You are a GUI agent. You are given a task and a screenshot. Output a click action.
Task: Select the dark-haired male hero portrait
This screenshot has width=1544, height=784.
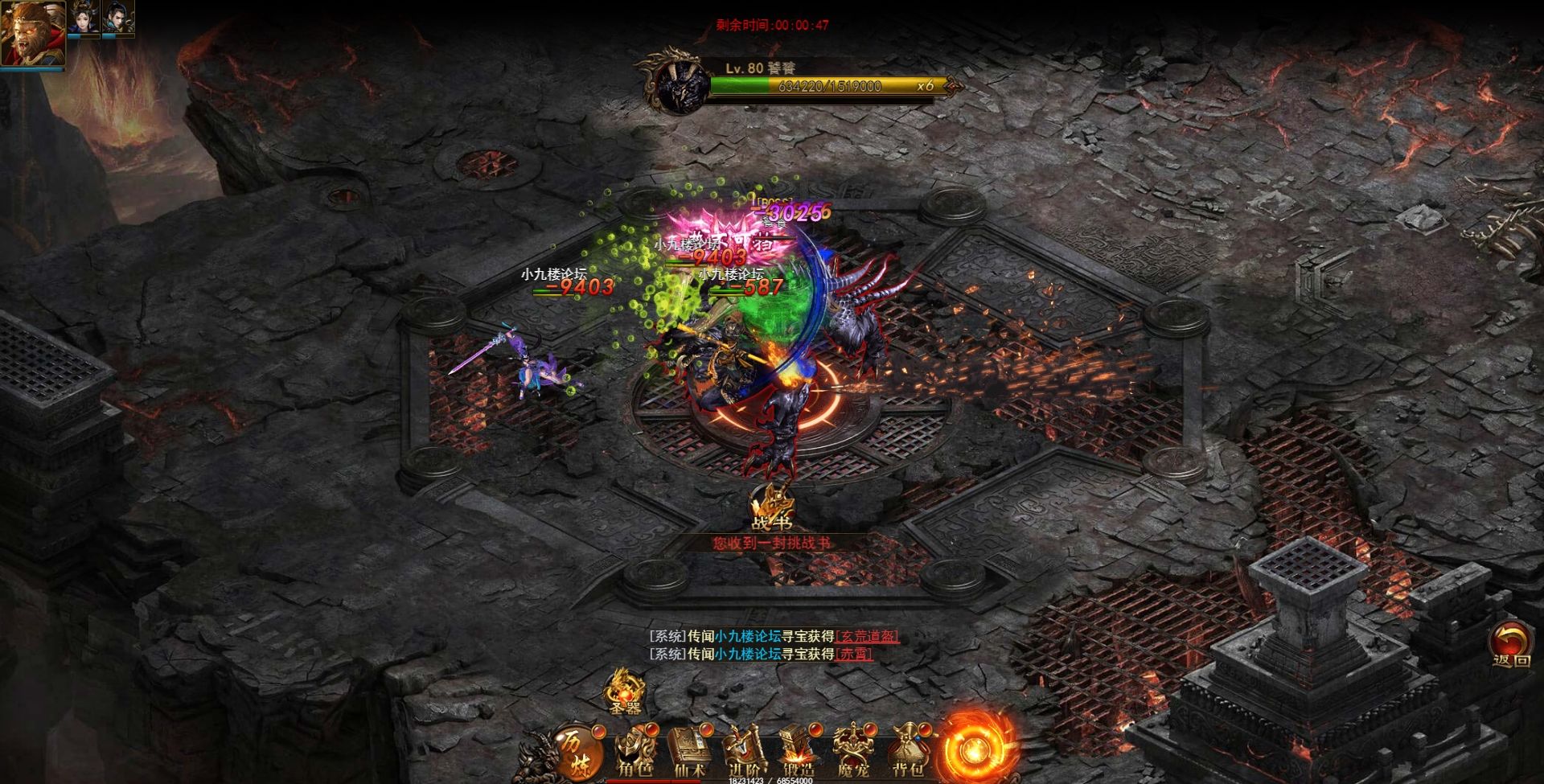click(118, 18)
